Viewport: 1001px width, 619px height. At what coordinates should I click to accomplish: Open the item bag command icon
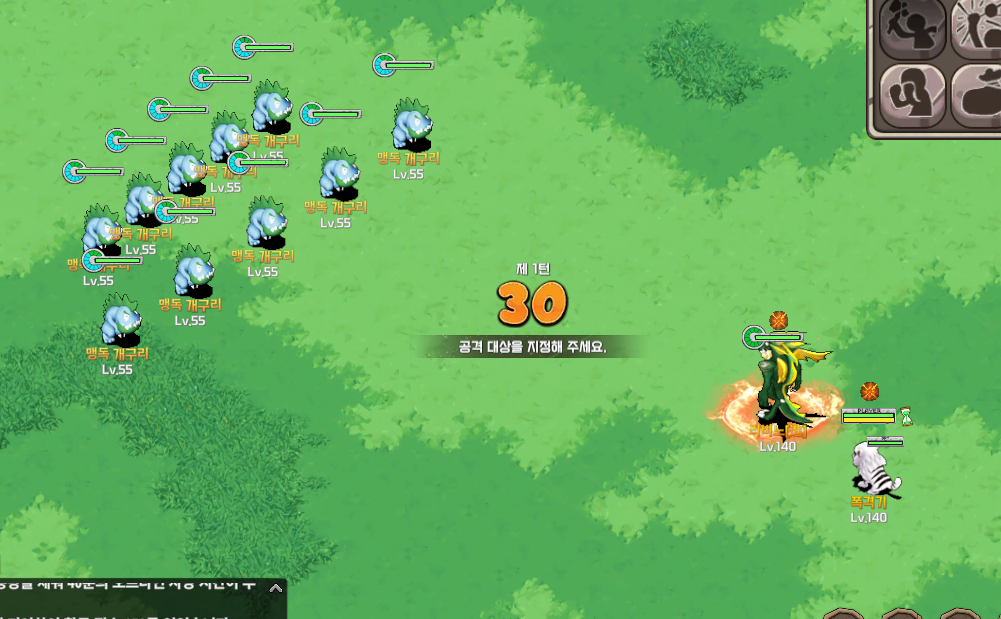pos(977,96)
